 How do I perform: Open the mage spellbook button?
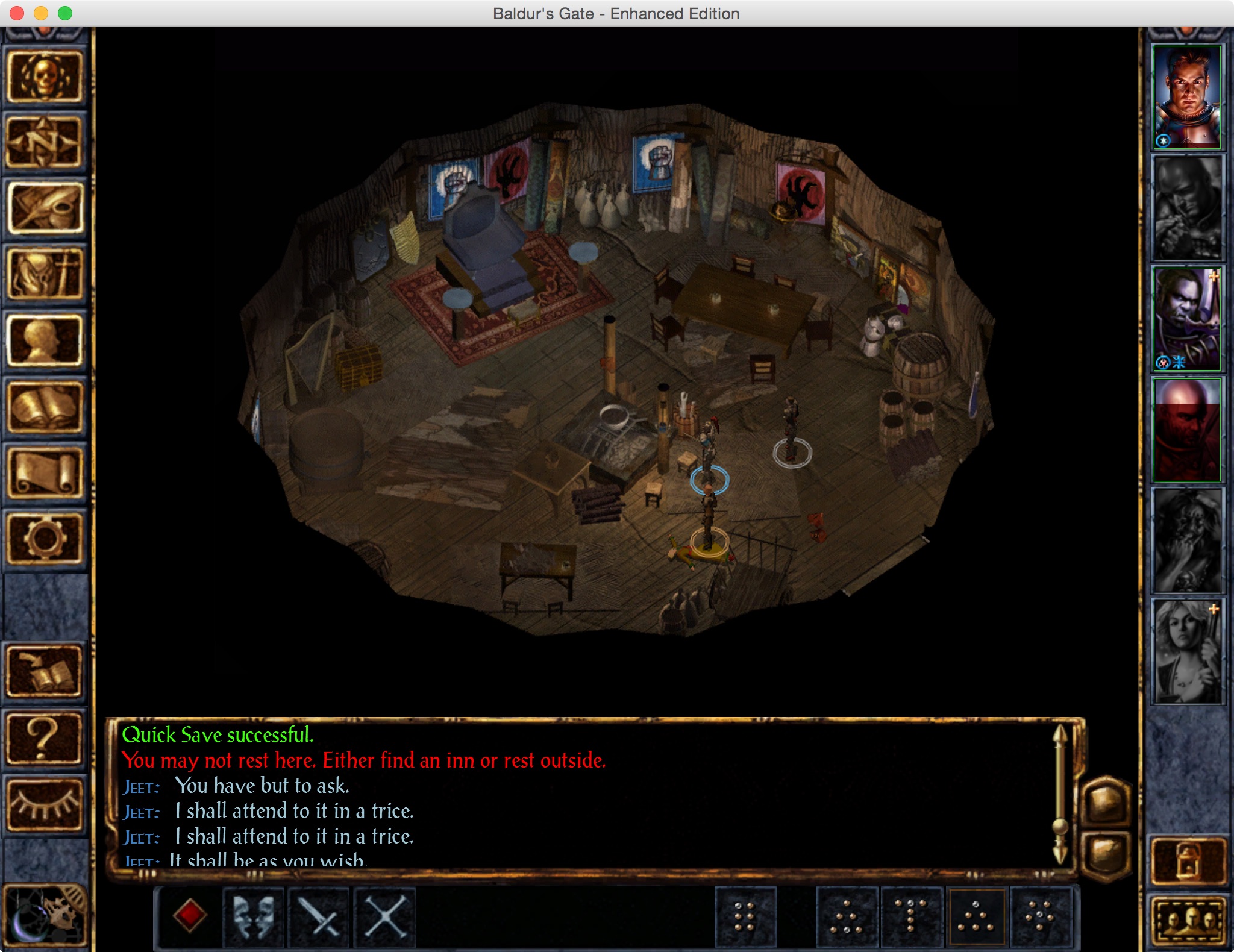[x=44, y=407]
